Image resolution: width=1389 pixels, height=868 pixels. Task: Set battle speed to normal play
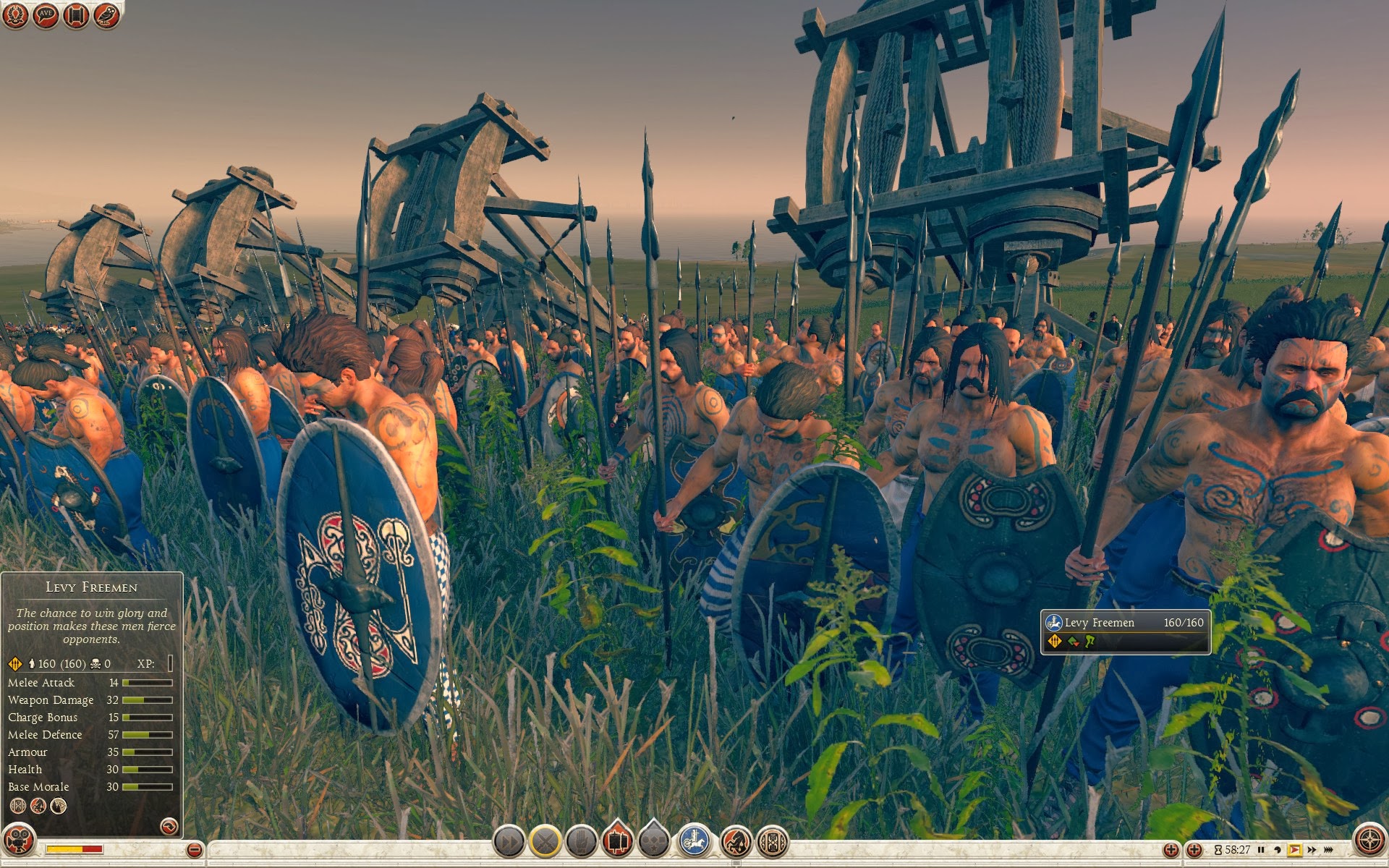click(1295, 850)
